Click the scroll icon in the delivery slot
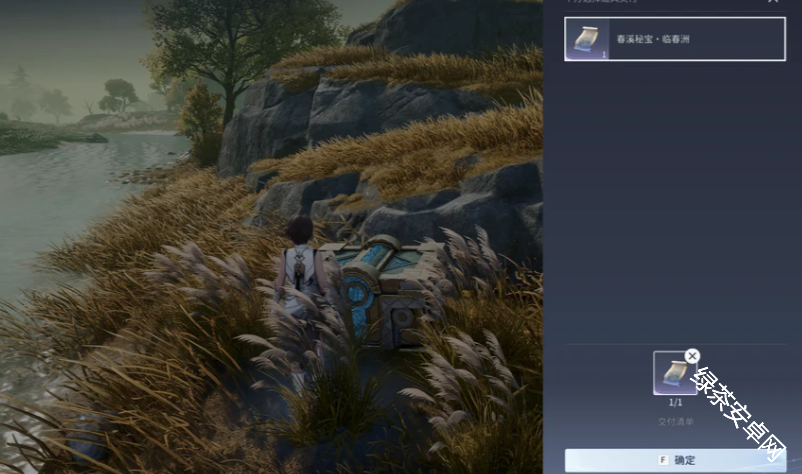Viewport: 802px width, 474px height. [673, 373]
